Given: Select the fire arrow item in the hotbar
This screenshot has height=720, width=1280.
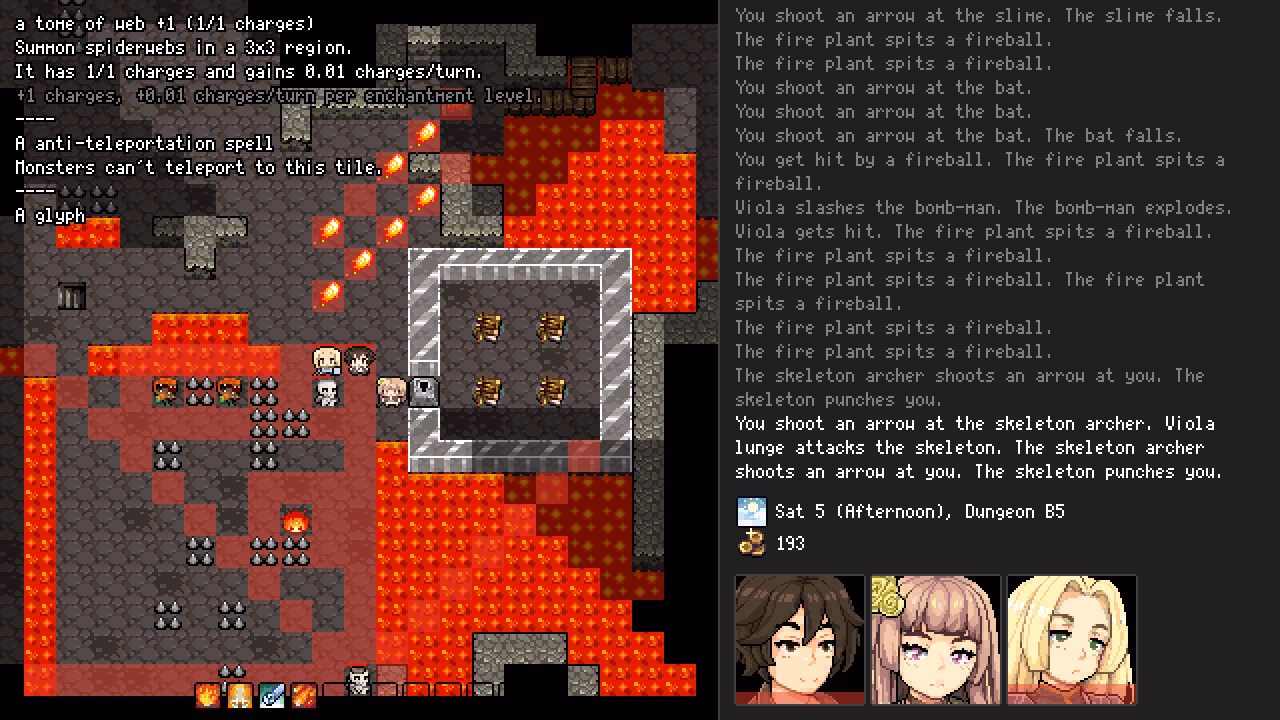Looking at the screenshot, I should tap(305, 695).
